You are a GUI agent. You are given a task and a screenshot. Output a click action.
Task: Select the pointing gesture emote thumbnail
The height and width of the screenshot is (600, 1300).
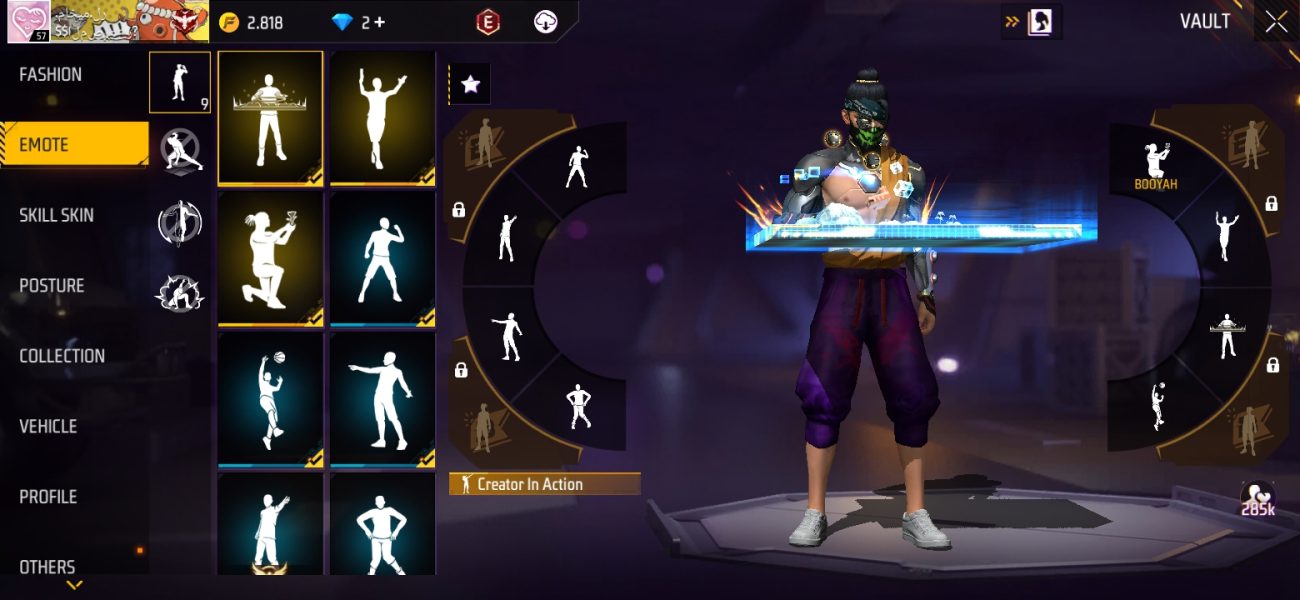382,399
